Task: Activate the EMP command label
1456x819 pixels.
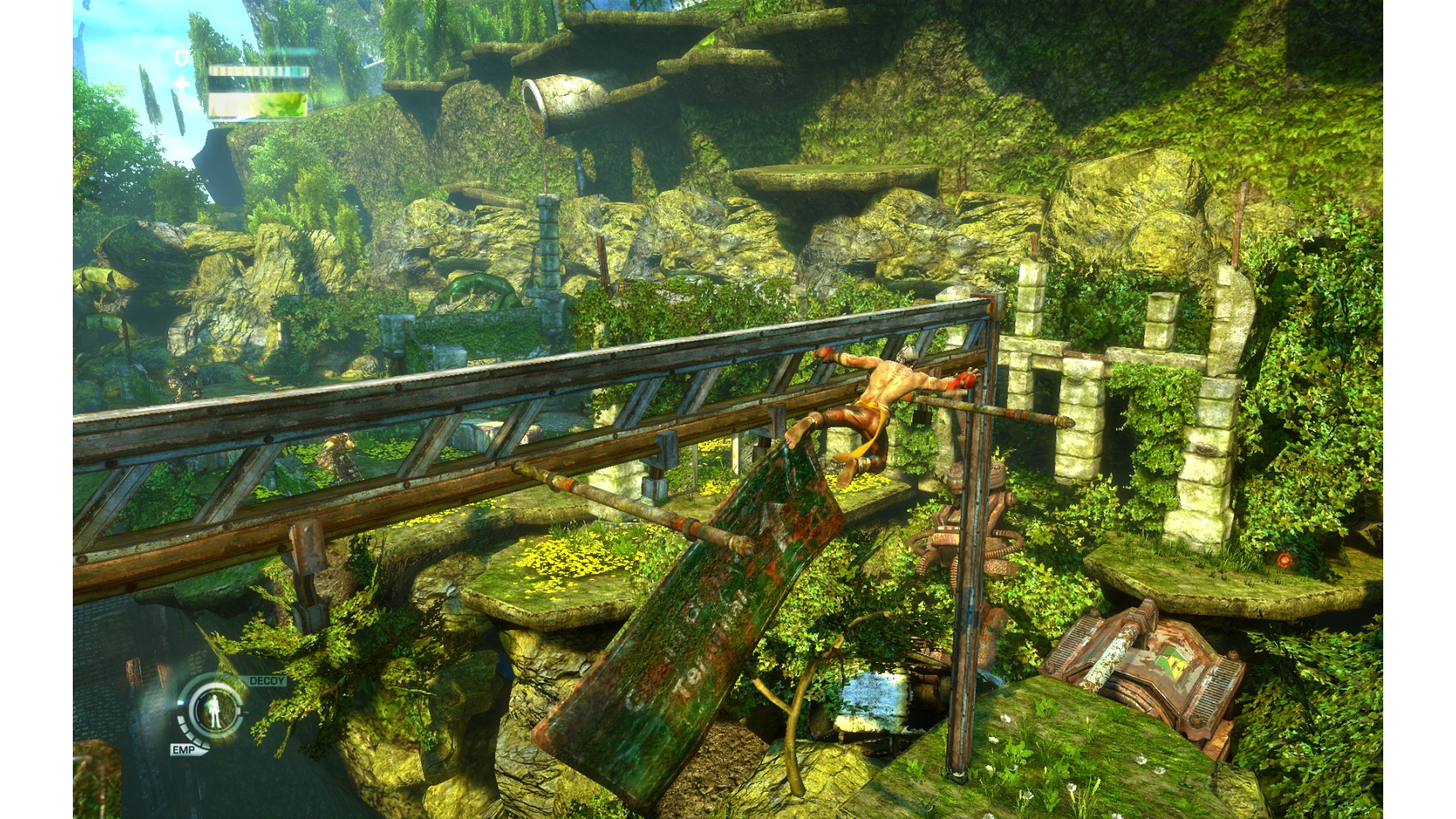Action: tap(183, 749)
